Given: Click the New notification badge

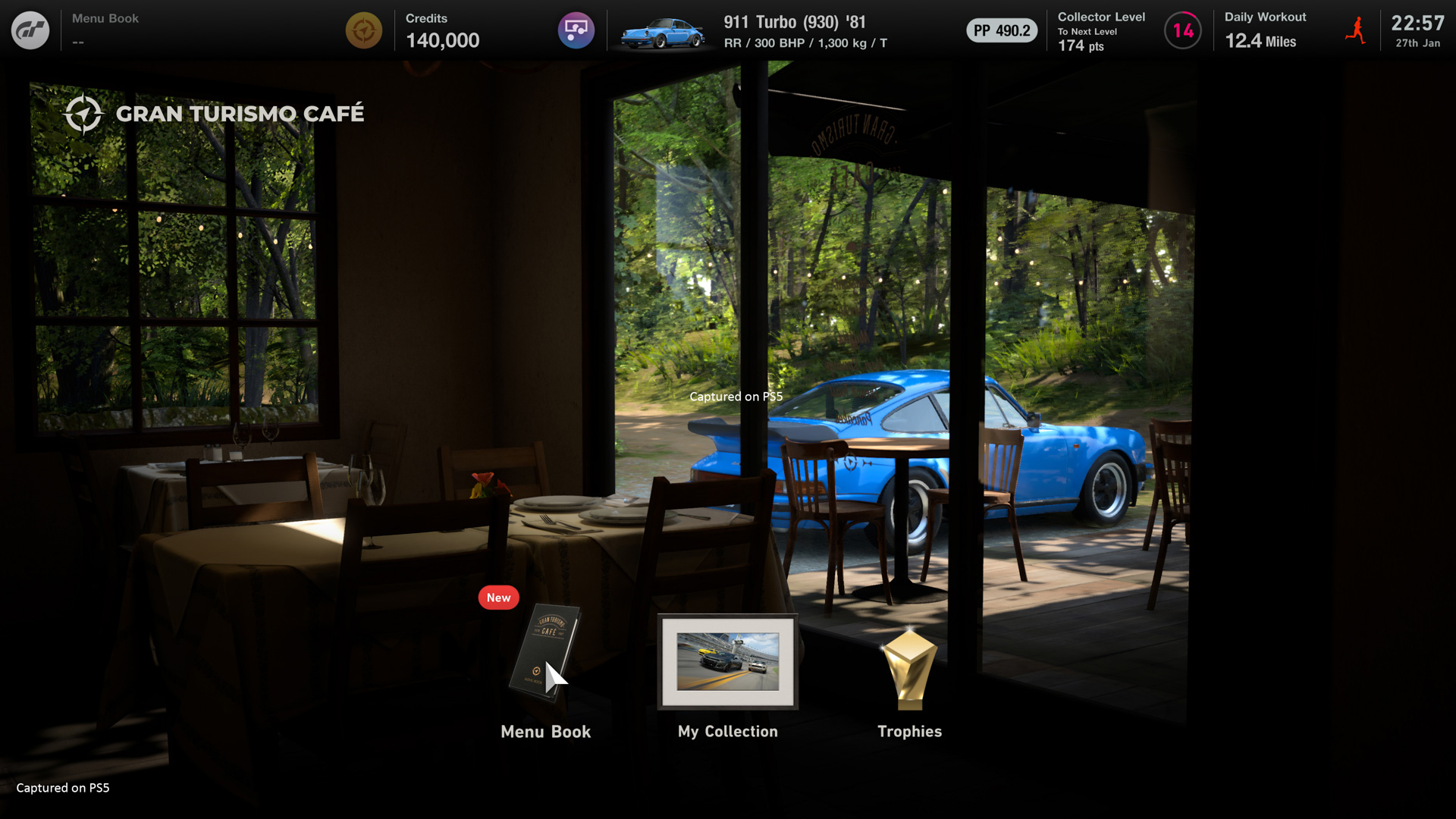Looking at the screenshot, I should click(498, 598).
